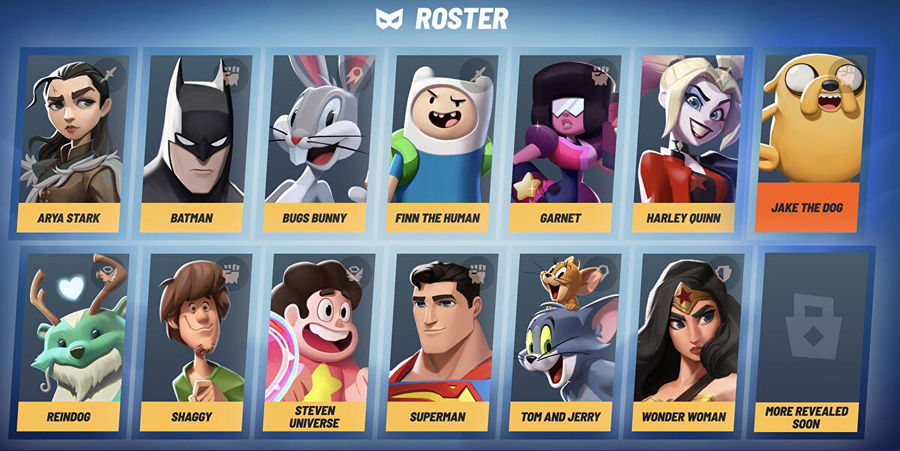This screenshot has height=451, width=900.
Task: Choose Batman from the roster
Action: (x=196, y=140)
